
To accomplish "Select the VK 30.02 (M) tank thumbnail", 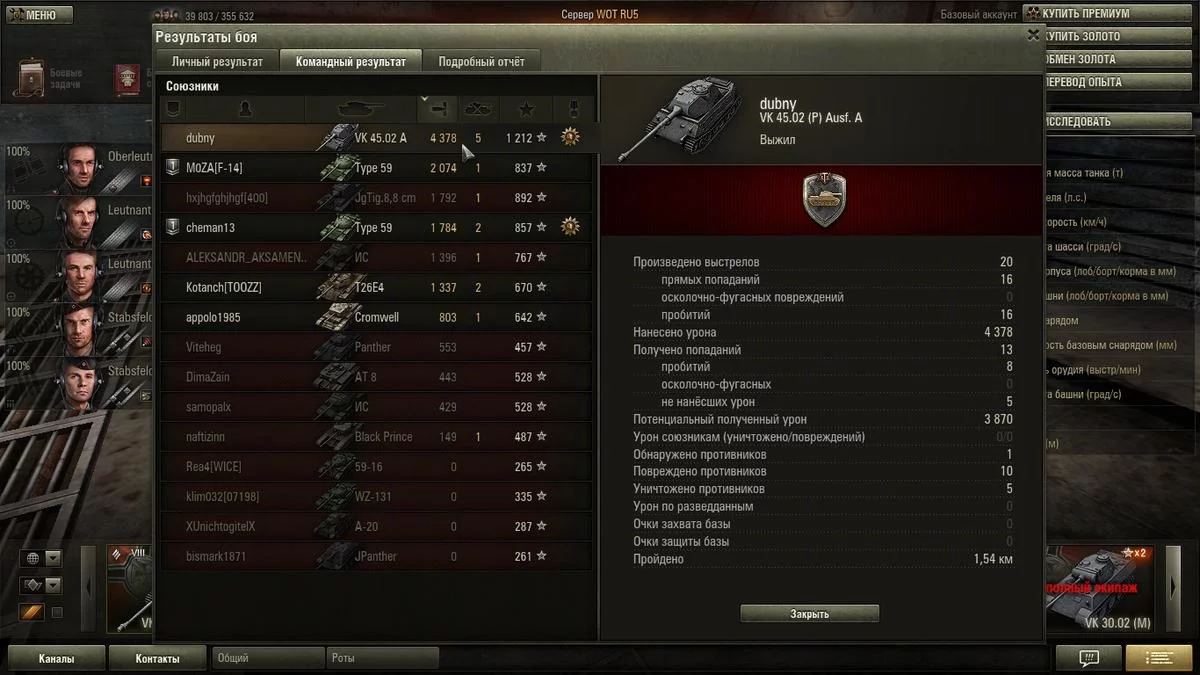I will point(1098,590).
